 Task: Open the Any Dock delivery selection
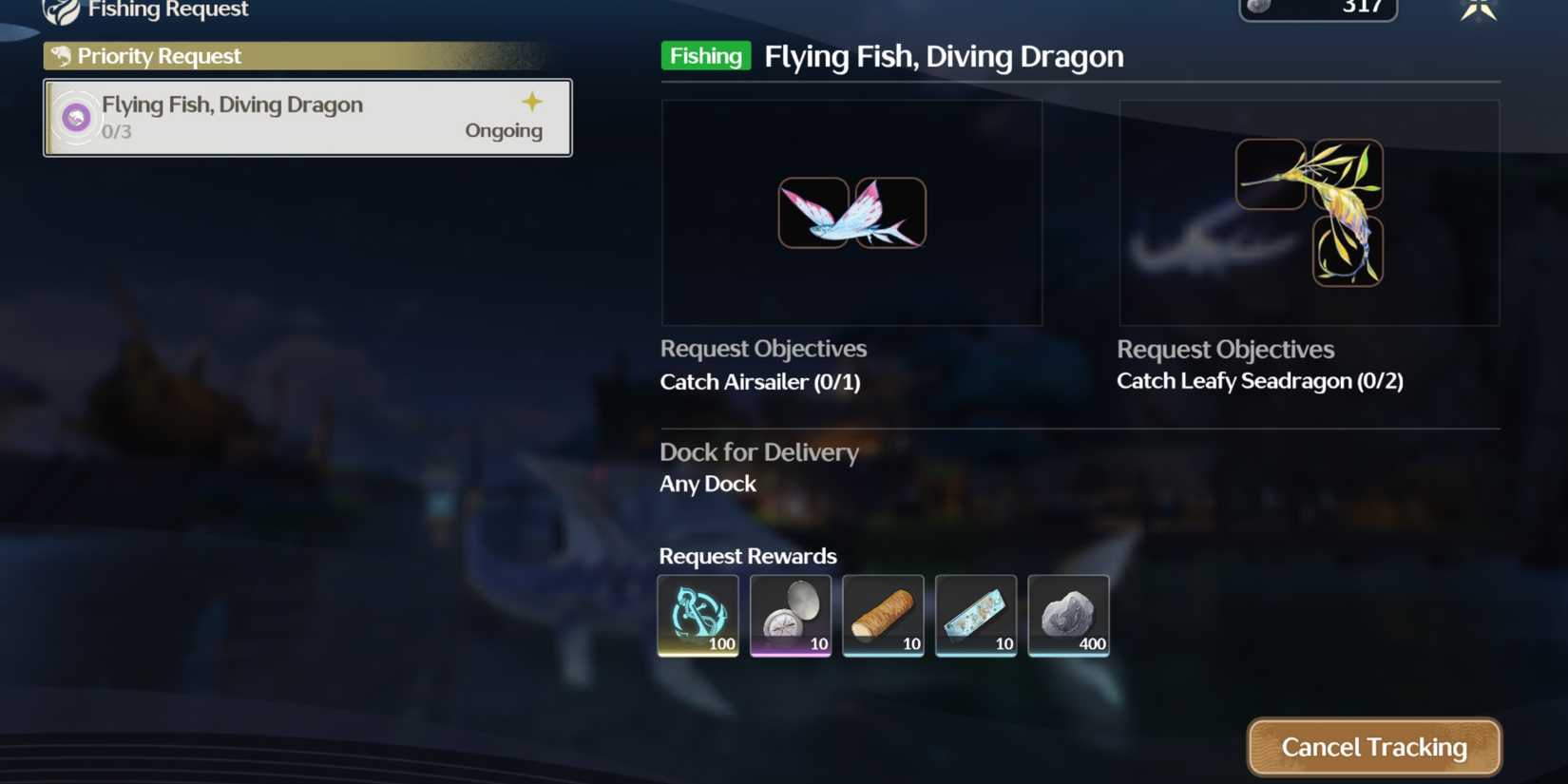[708, 484]
